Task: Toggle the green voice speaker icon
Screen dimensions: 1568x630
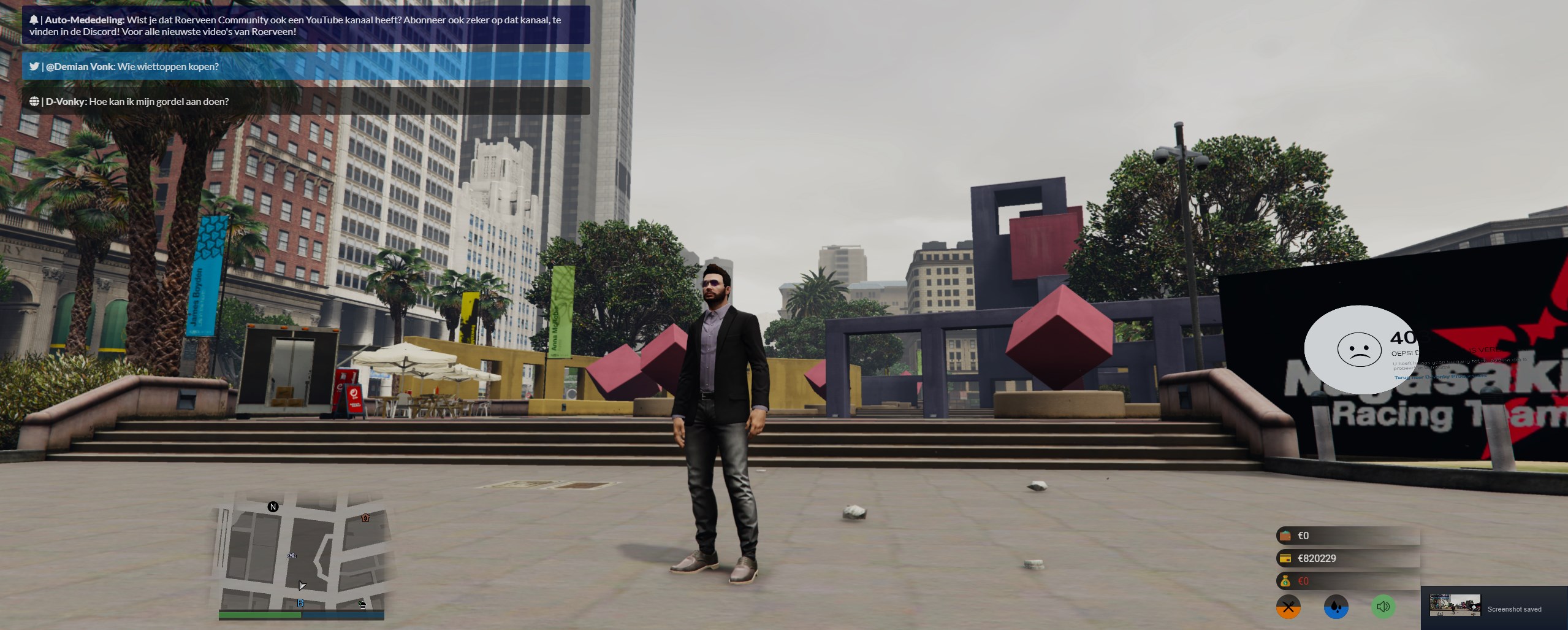Action: pyautogui.click(x=1383, y=607)
